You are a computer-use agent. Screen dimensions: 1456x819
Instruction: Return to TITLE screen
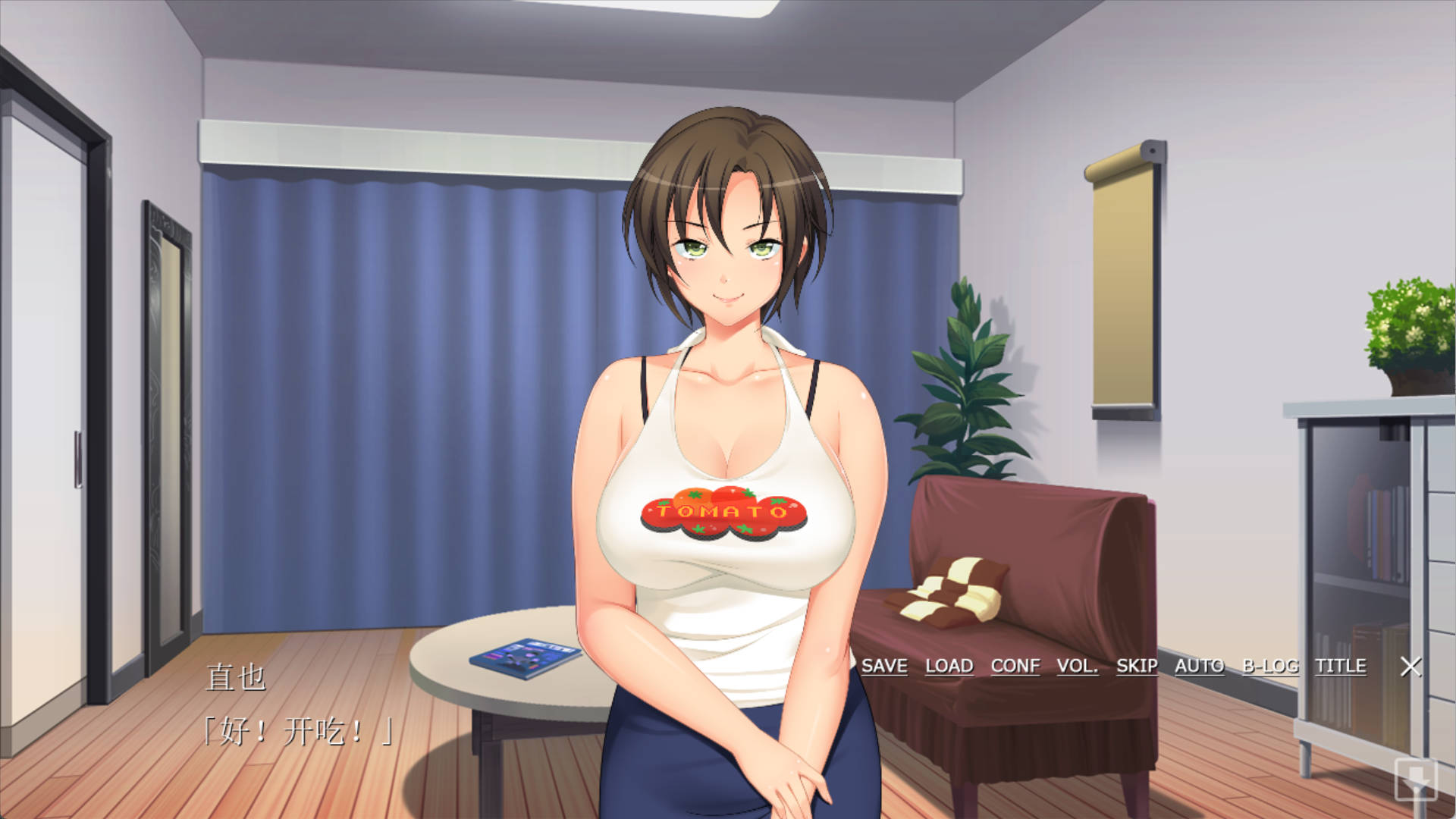pos(1341,666)
